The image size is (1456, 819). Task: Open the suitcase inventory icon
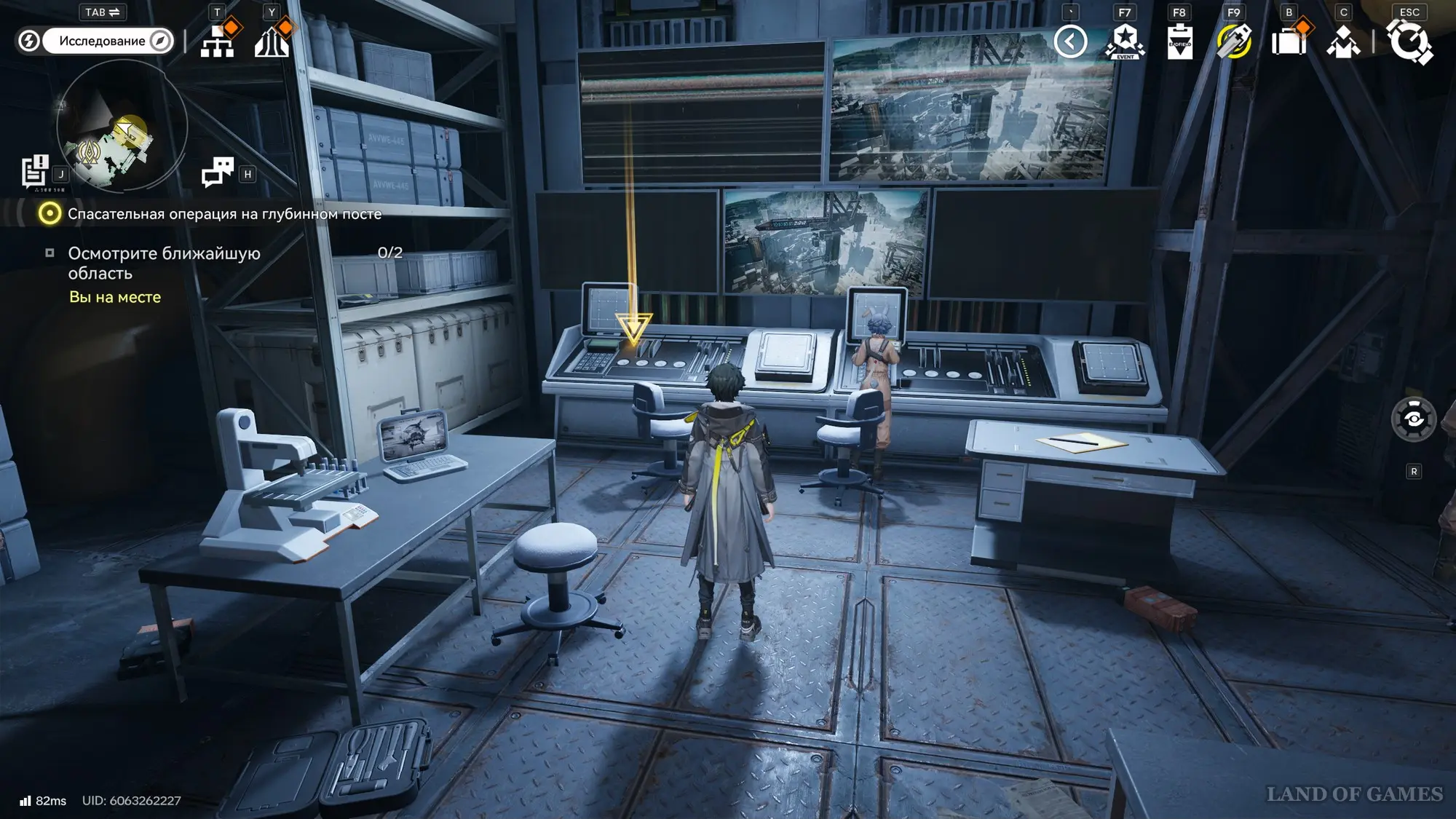point(1289,41)
